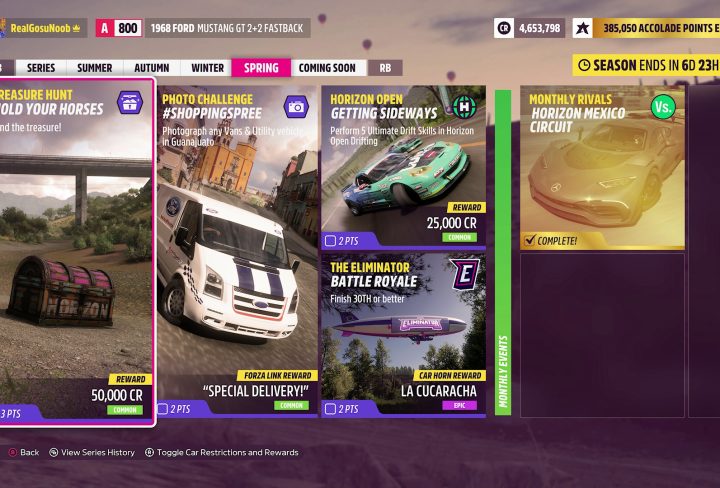Click the View Series History option
Viewport: 720px width, 488px height.
tap(97, 453)
